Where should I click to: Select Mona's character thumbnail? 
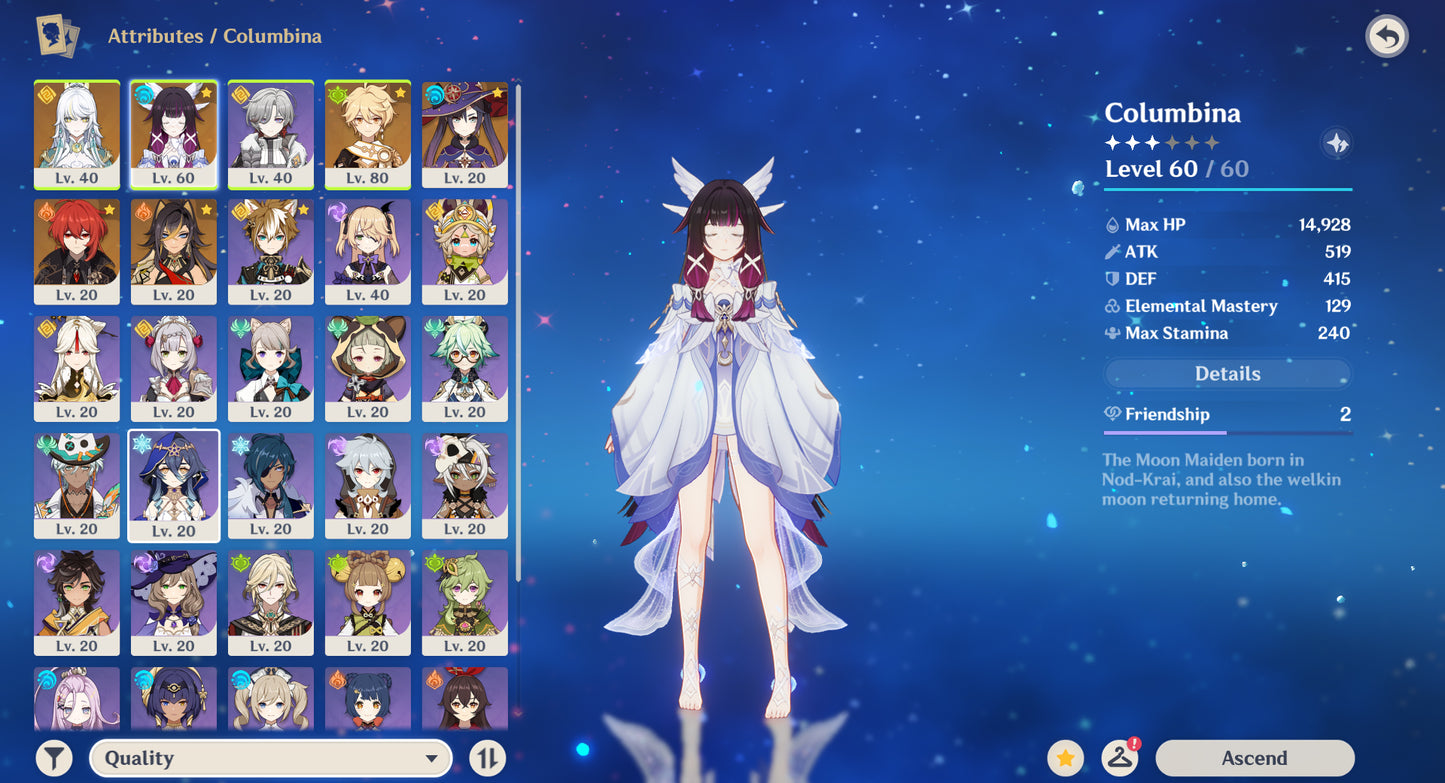(x=465, y=135)
